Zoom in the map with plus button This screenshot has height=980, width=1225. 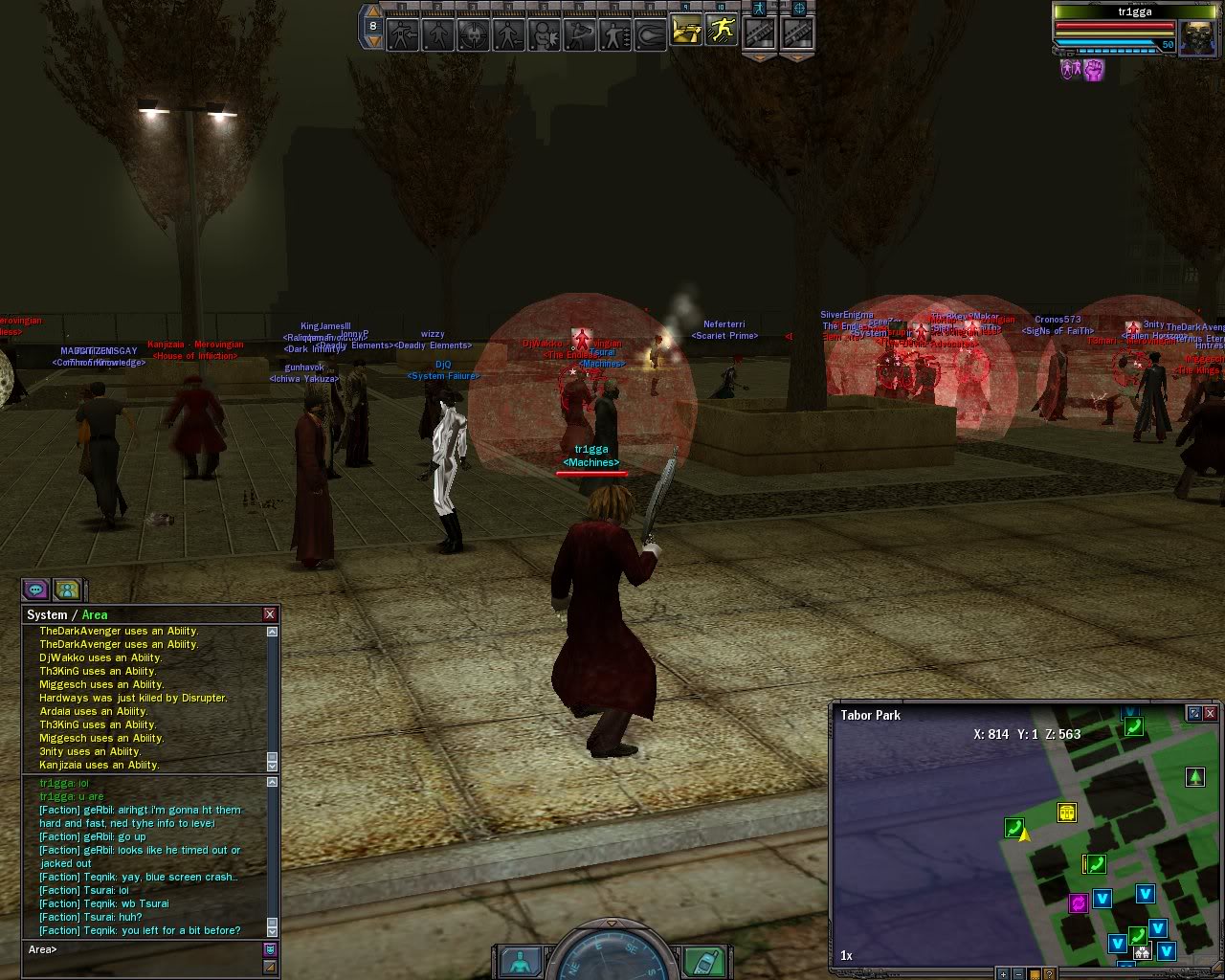pyautogui.click(x=1003, y=974)
